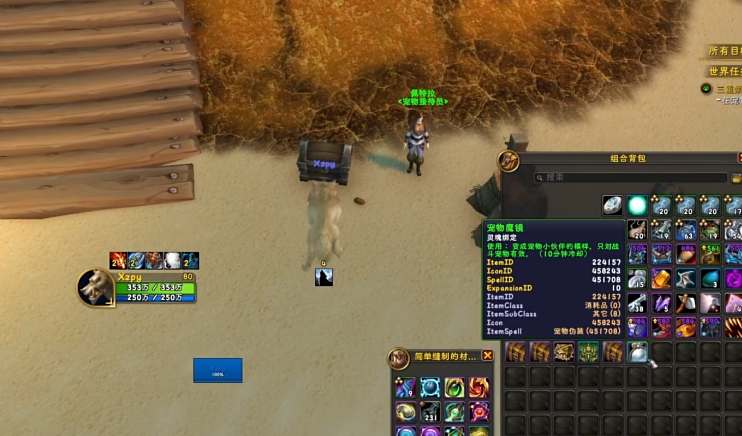
Task: Select the green swirling orb reagent
Action: 455,388
